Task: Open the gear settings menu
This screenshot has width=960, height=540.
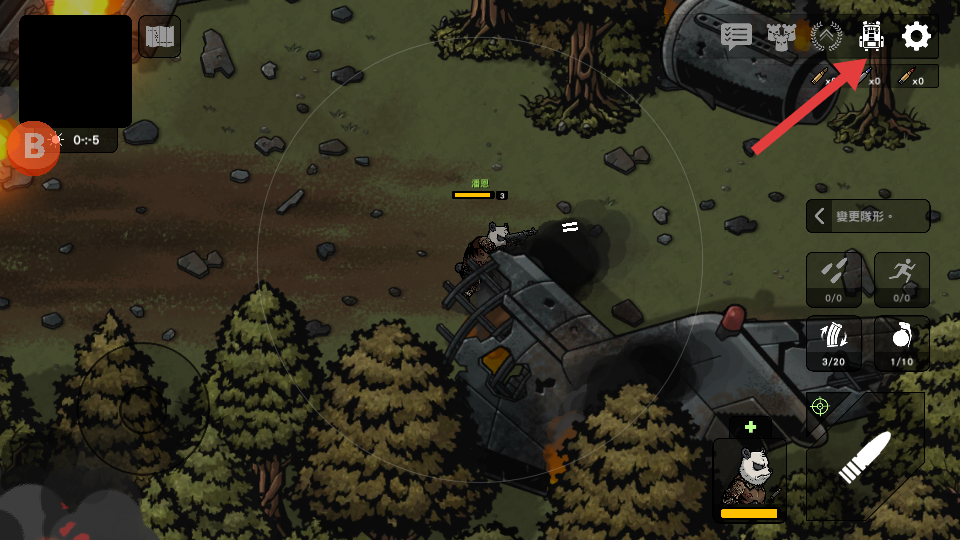Action: [x=916, y=37]
